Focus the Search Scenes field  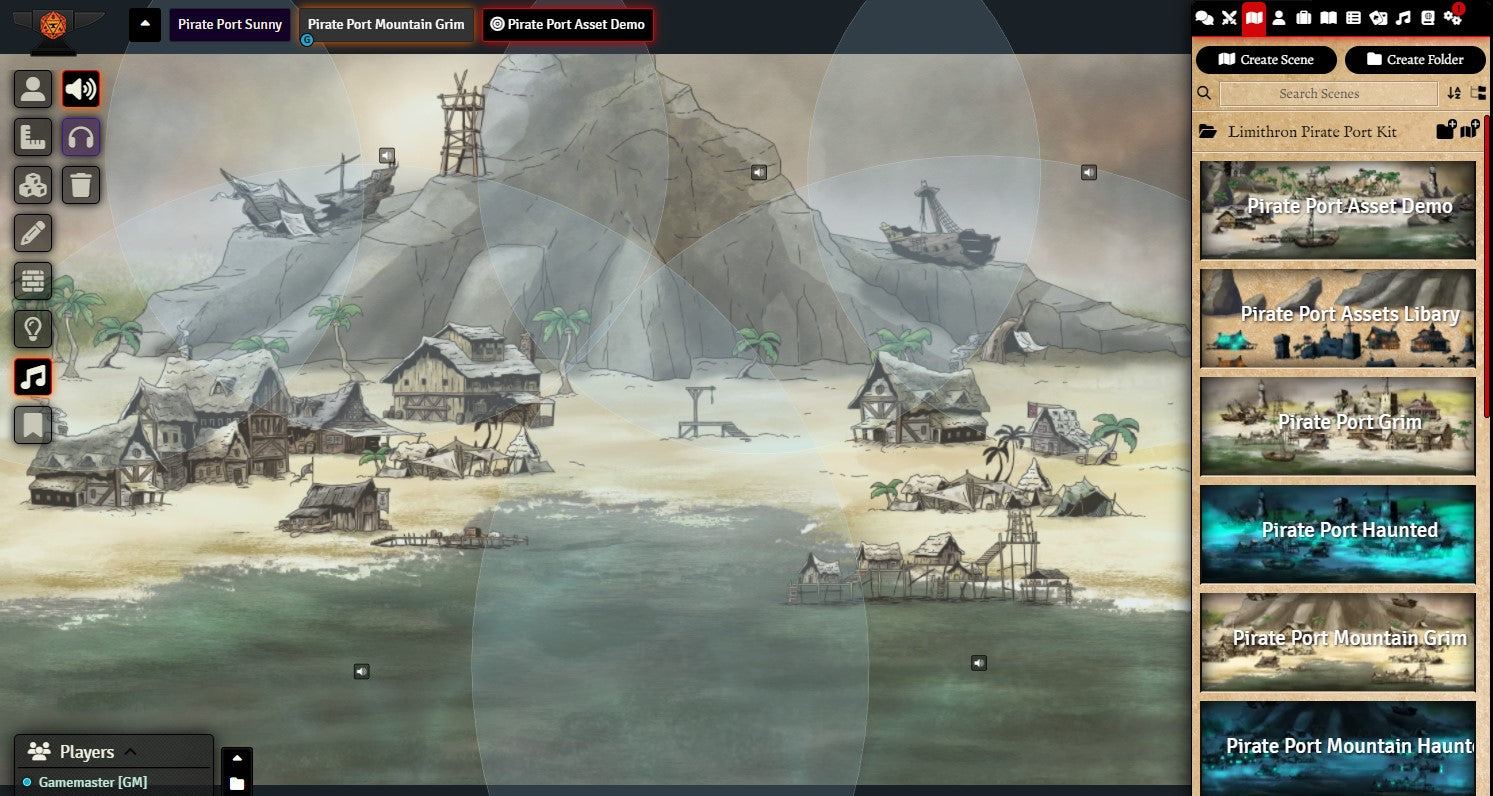click(1328, 94)
